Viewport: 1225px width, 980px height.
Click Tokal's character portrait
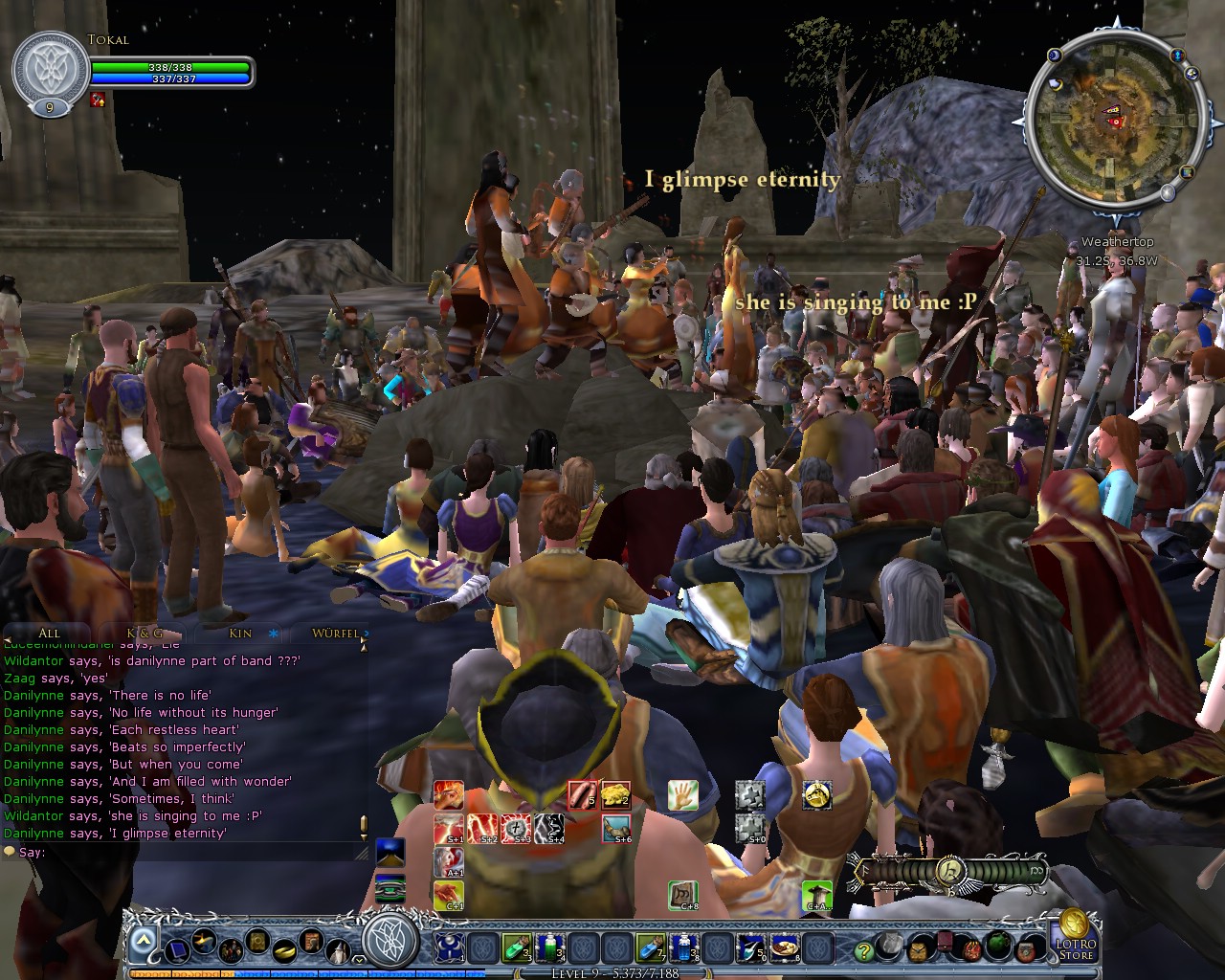(53, 65)
